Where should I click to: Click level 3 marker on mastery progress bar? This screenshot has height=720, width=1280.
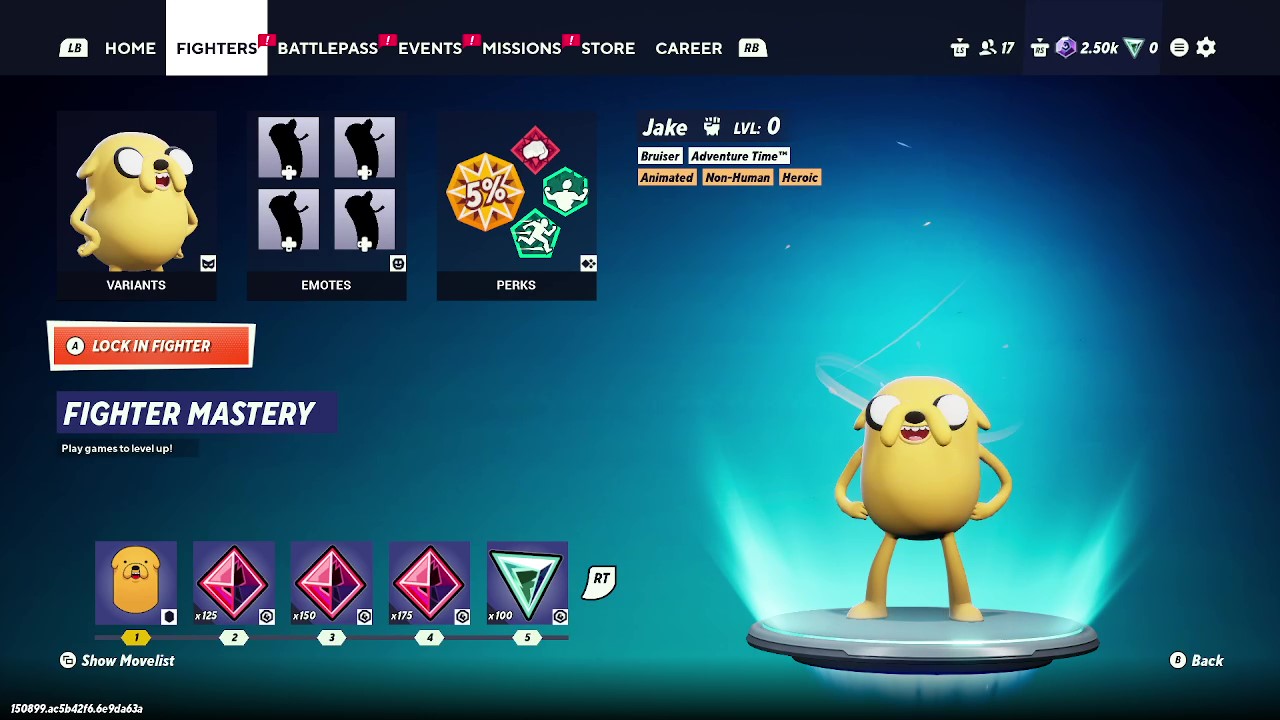331,637
